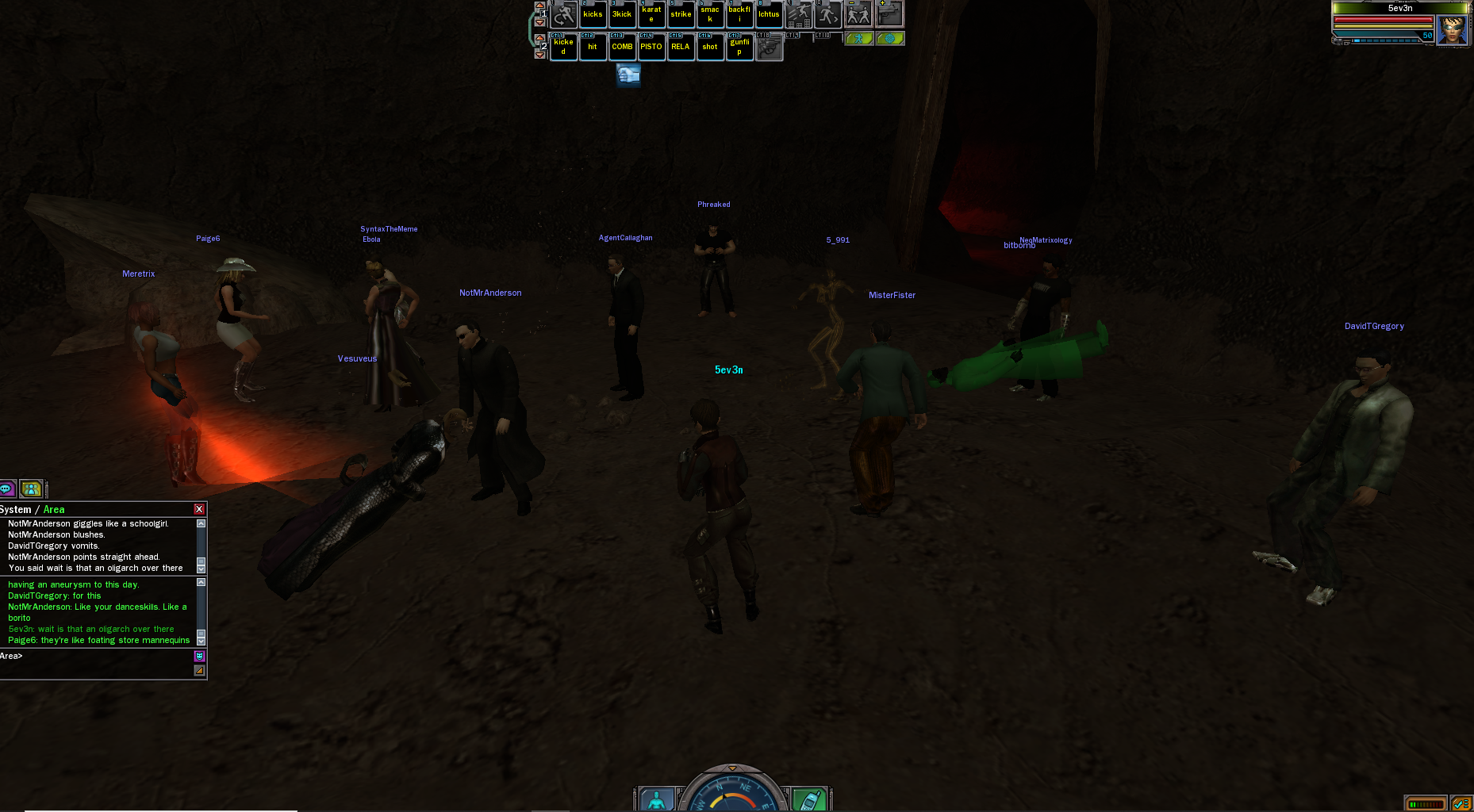The height and width of the screenshot is (812, 1474).
Task: Activate the 'kicks' hotbar macro
Action: point(593,14)
